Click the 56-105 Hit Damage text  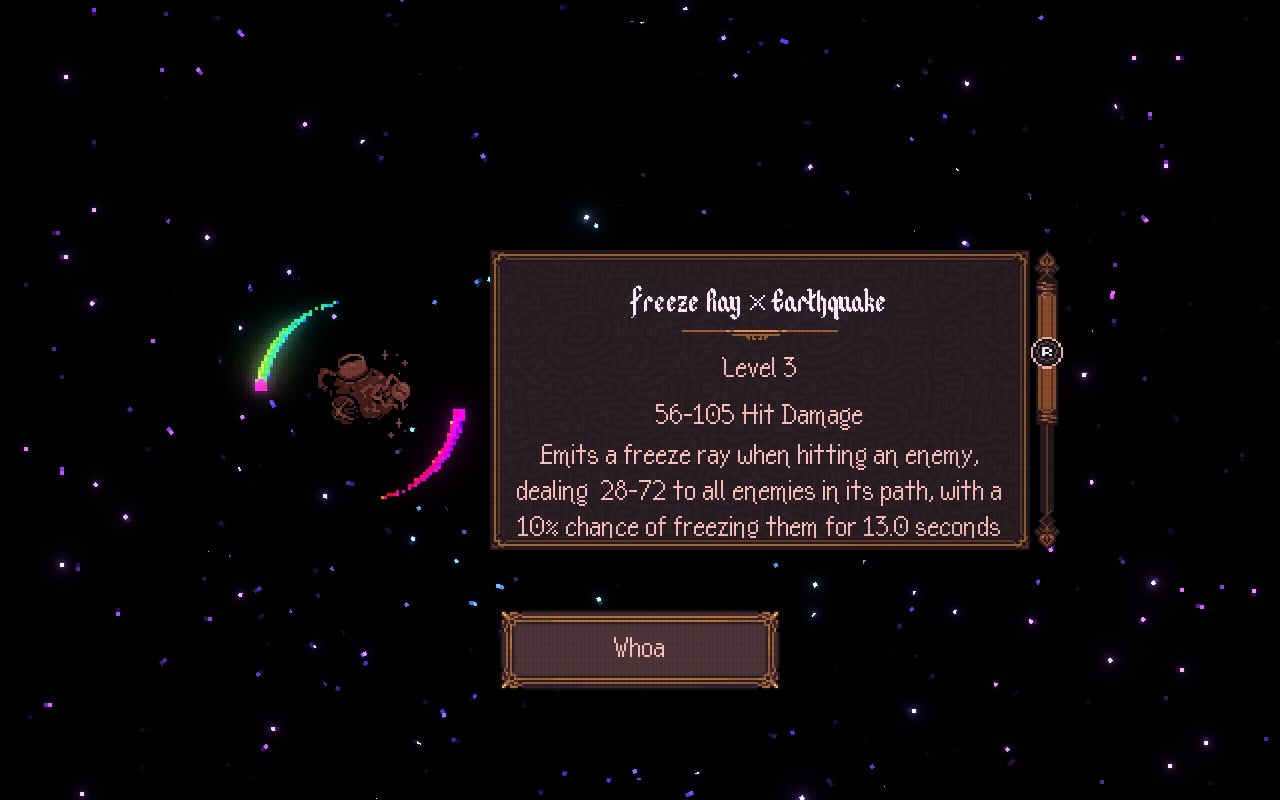coord(758,413)
